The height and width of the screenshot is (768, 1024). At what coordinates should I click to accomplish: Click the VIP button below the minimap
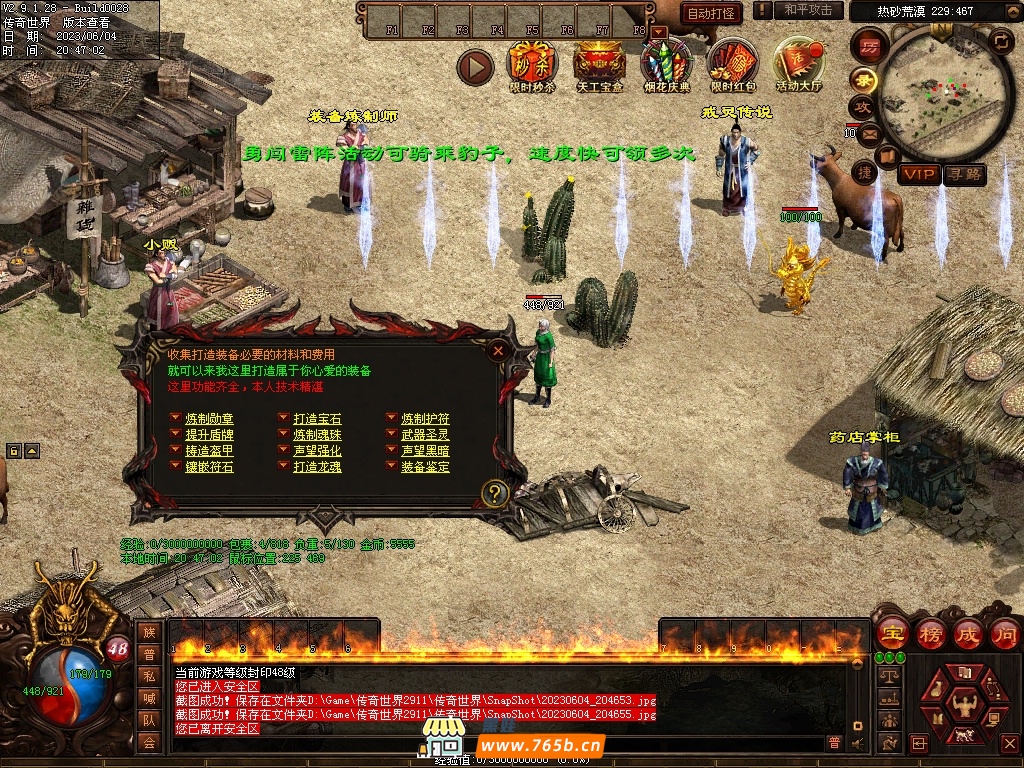tap(919, 175)
